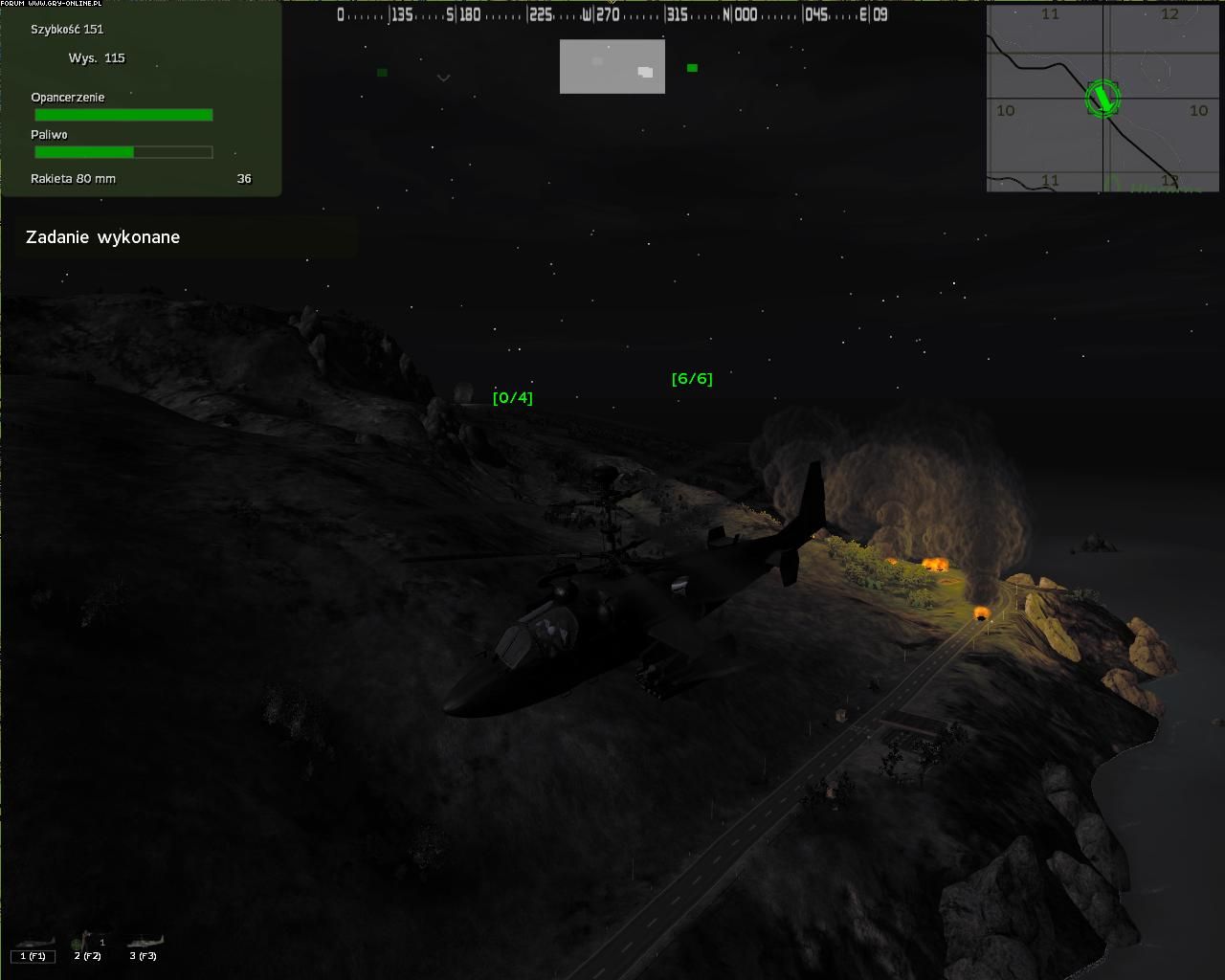This screenshot has width=1225, height=980.
Task: Select squad unit 2 soldier
Action: [87, 947]
